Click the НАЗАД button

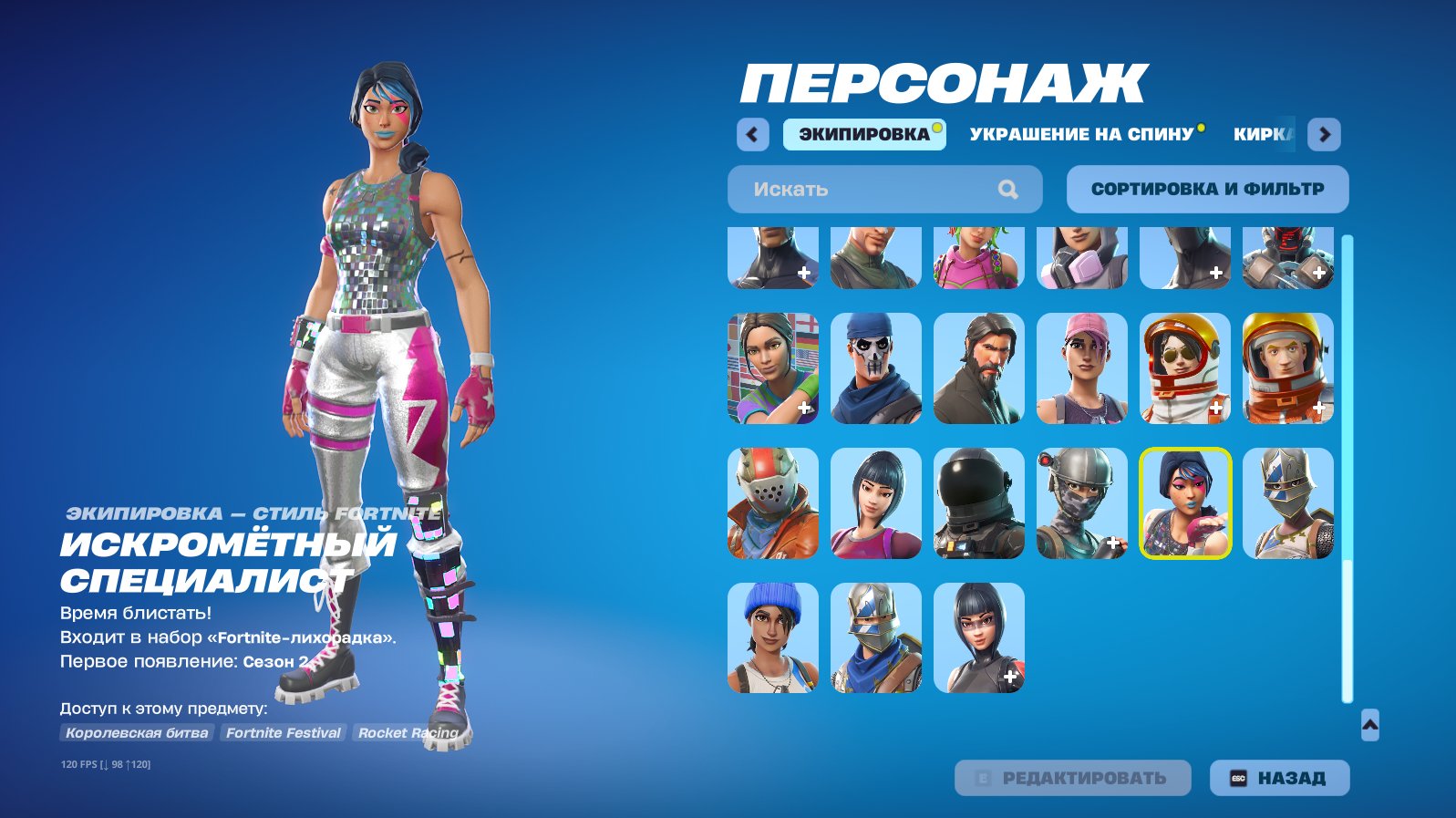point(1279,778)
